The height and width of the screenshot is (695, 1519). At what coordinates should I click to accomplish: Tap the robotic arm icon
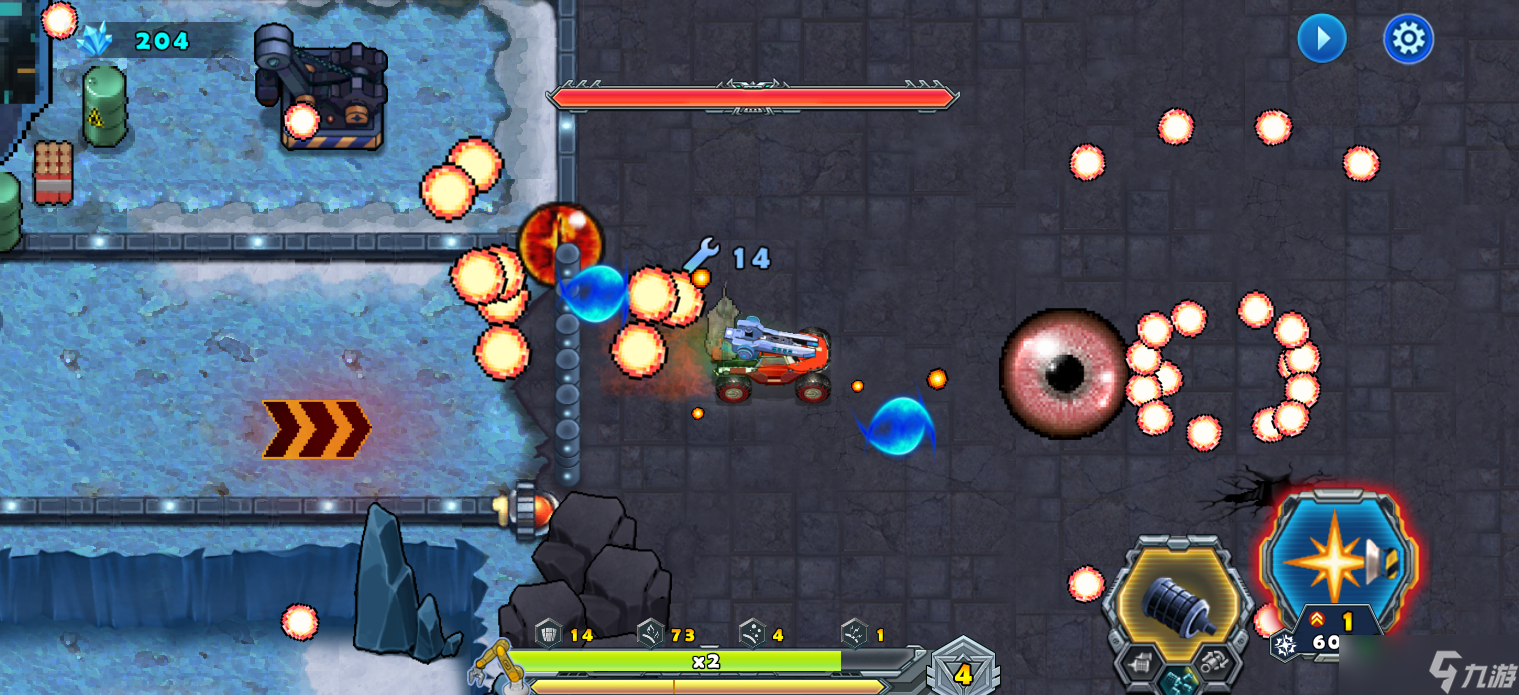coord(493,663)
